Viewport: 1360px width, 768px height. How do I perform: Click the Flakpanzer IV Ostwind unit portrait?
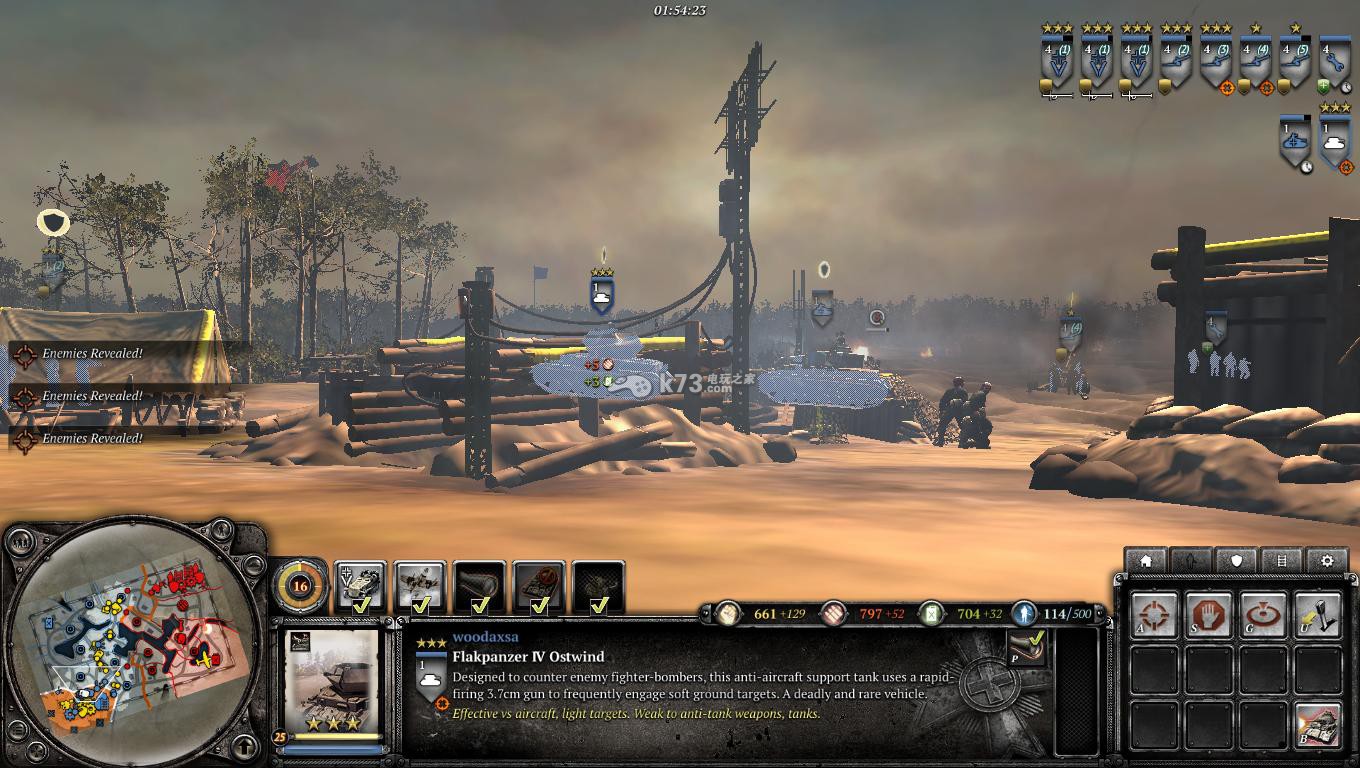332,682
